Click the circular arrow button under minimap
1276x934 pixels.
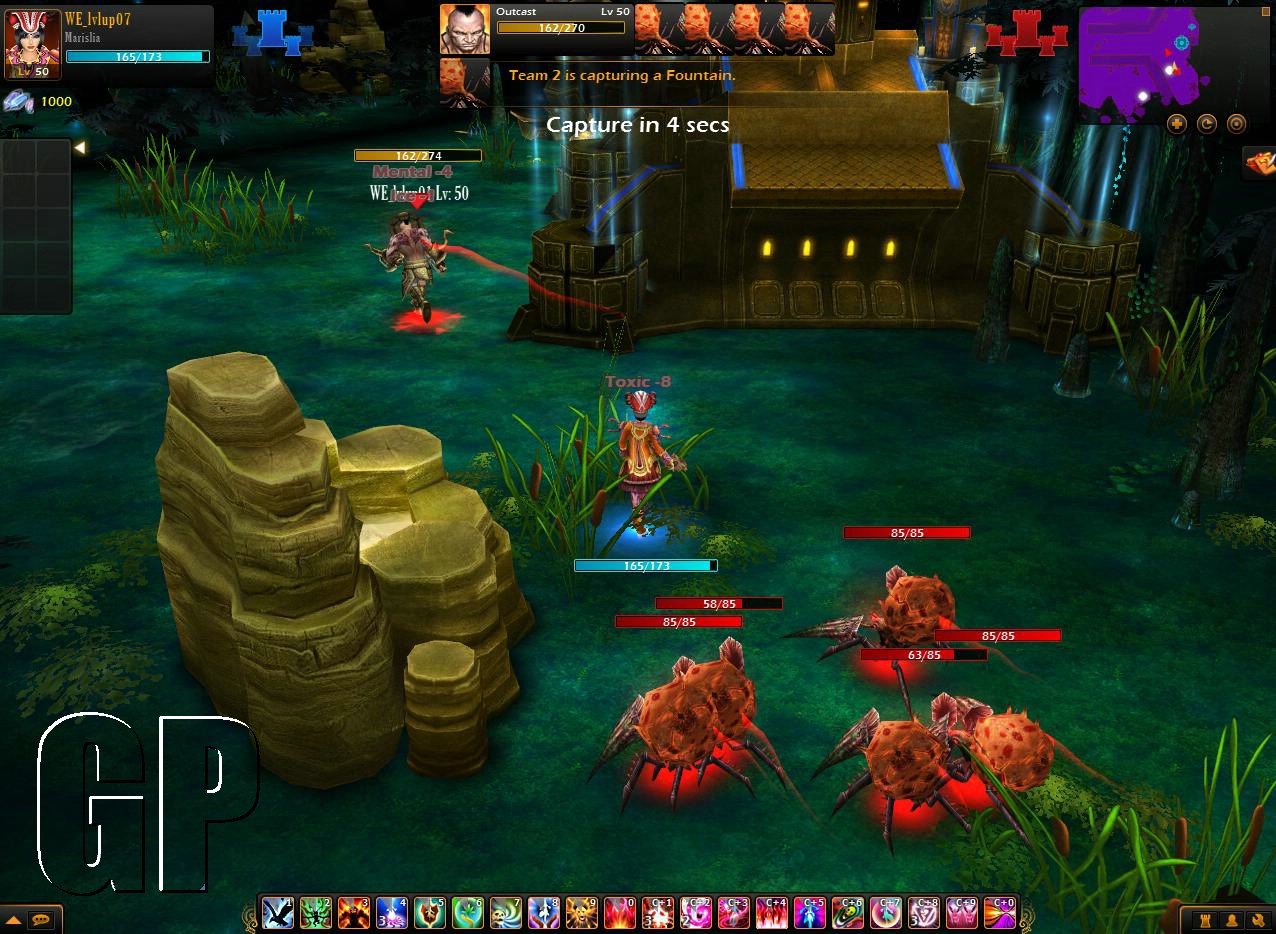(1207, 124)
